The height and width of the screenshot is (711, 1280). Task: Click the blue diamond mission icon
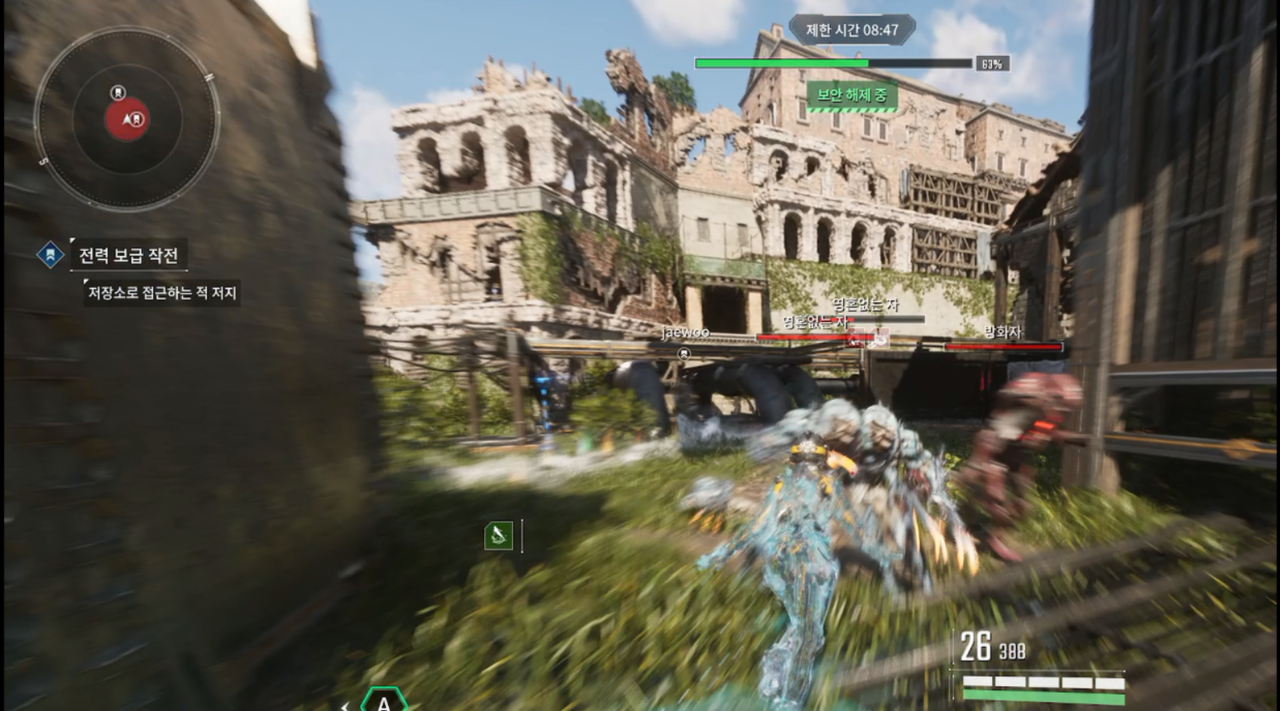click(x=50, y=255)
